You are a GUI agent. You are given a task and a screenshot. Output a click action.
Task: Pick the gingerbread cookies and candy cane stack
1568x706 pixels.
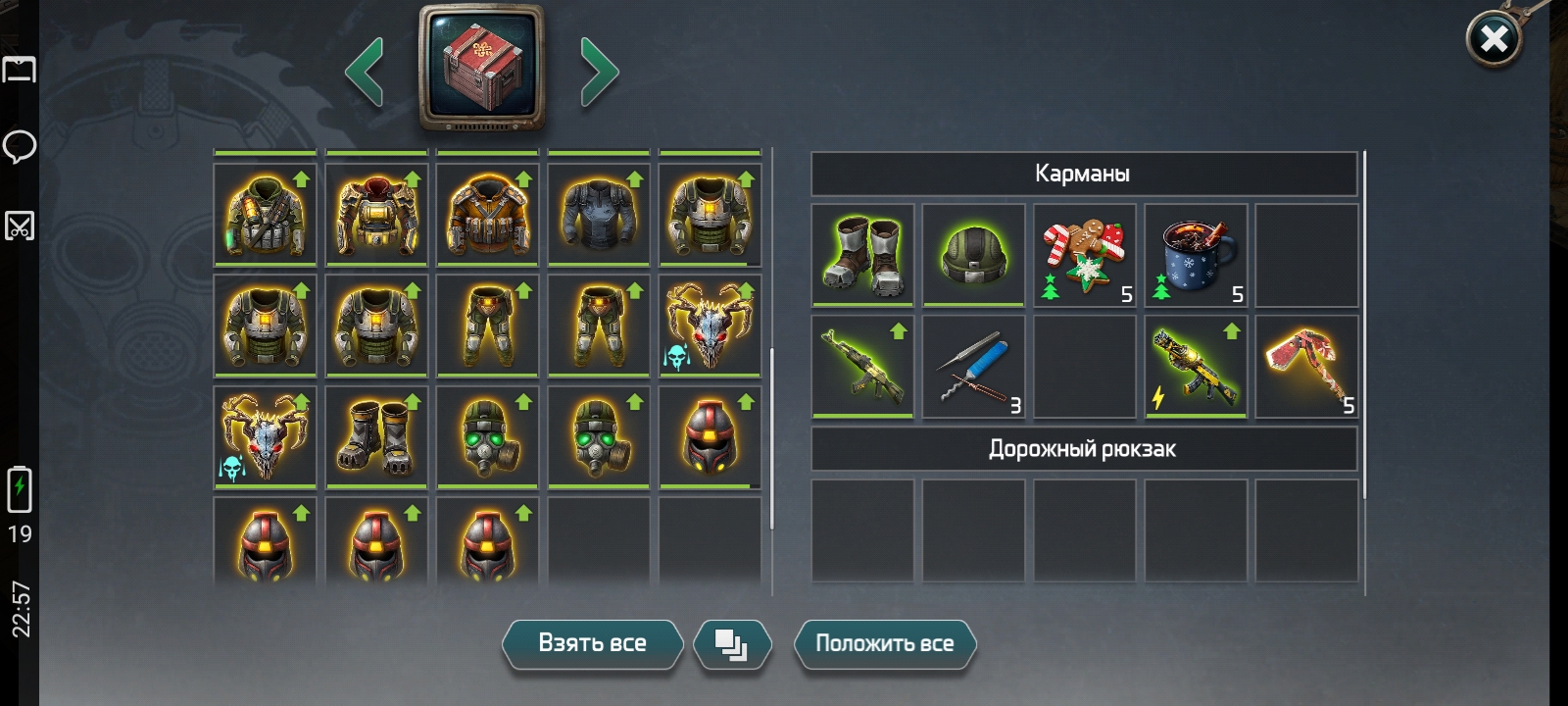tap(1084, 255)
